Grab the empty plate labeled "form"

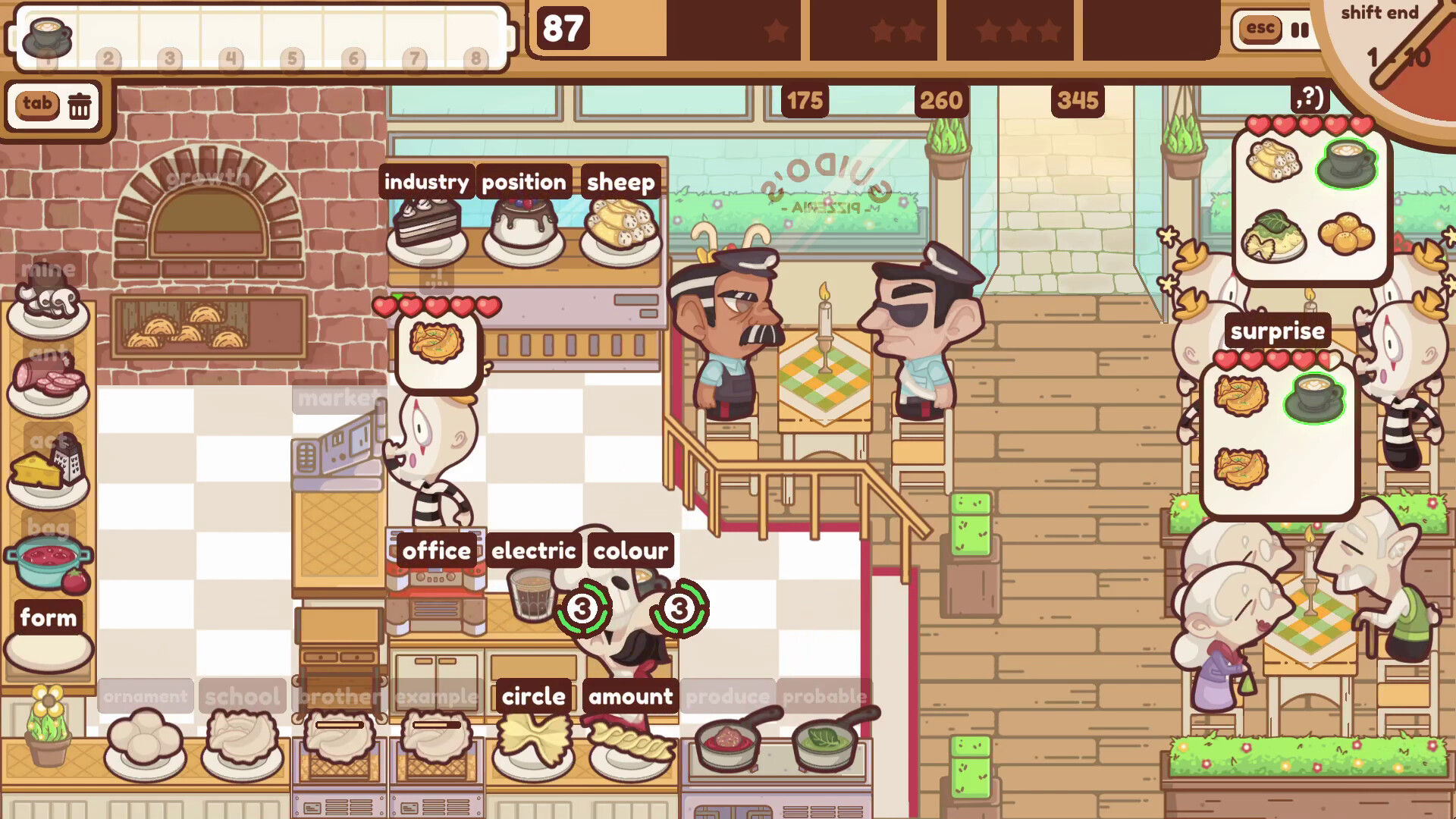(x=47, y=645)
